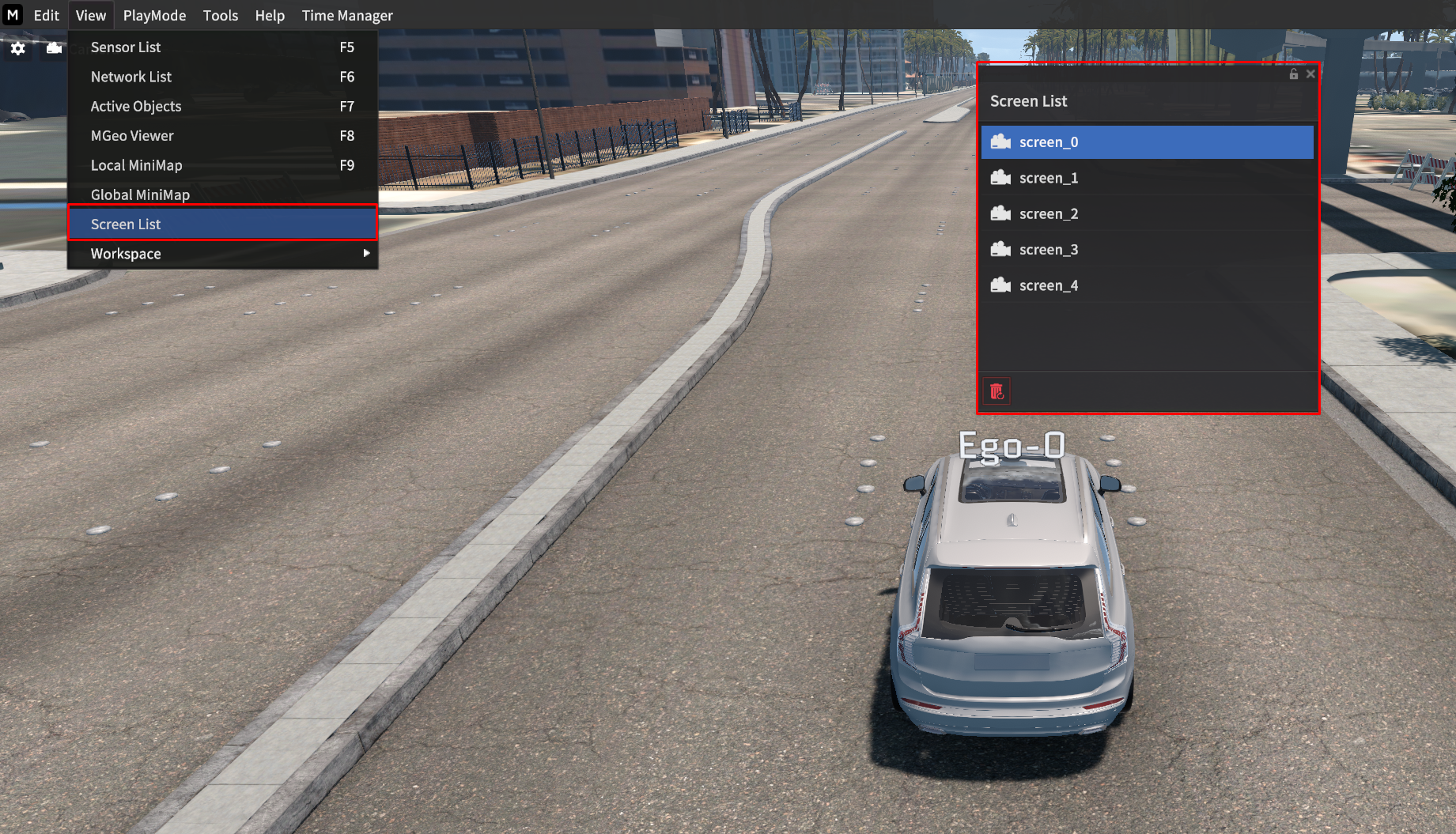
Task: Click the red trash delete button
Action: coord(997,391)
